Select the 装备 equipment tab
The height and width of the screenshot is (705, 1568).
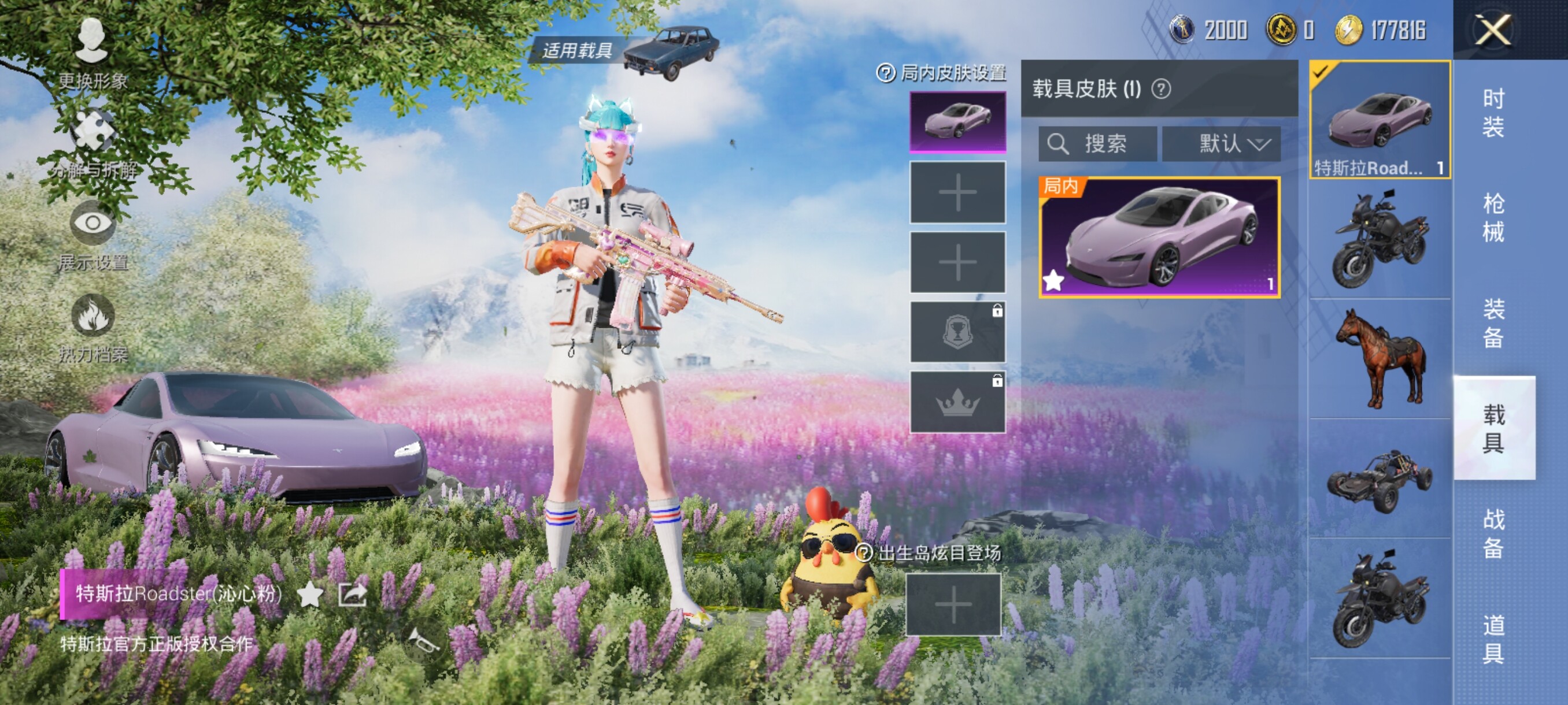point(1493,323)
